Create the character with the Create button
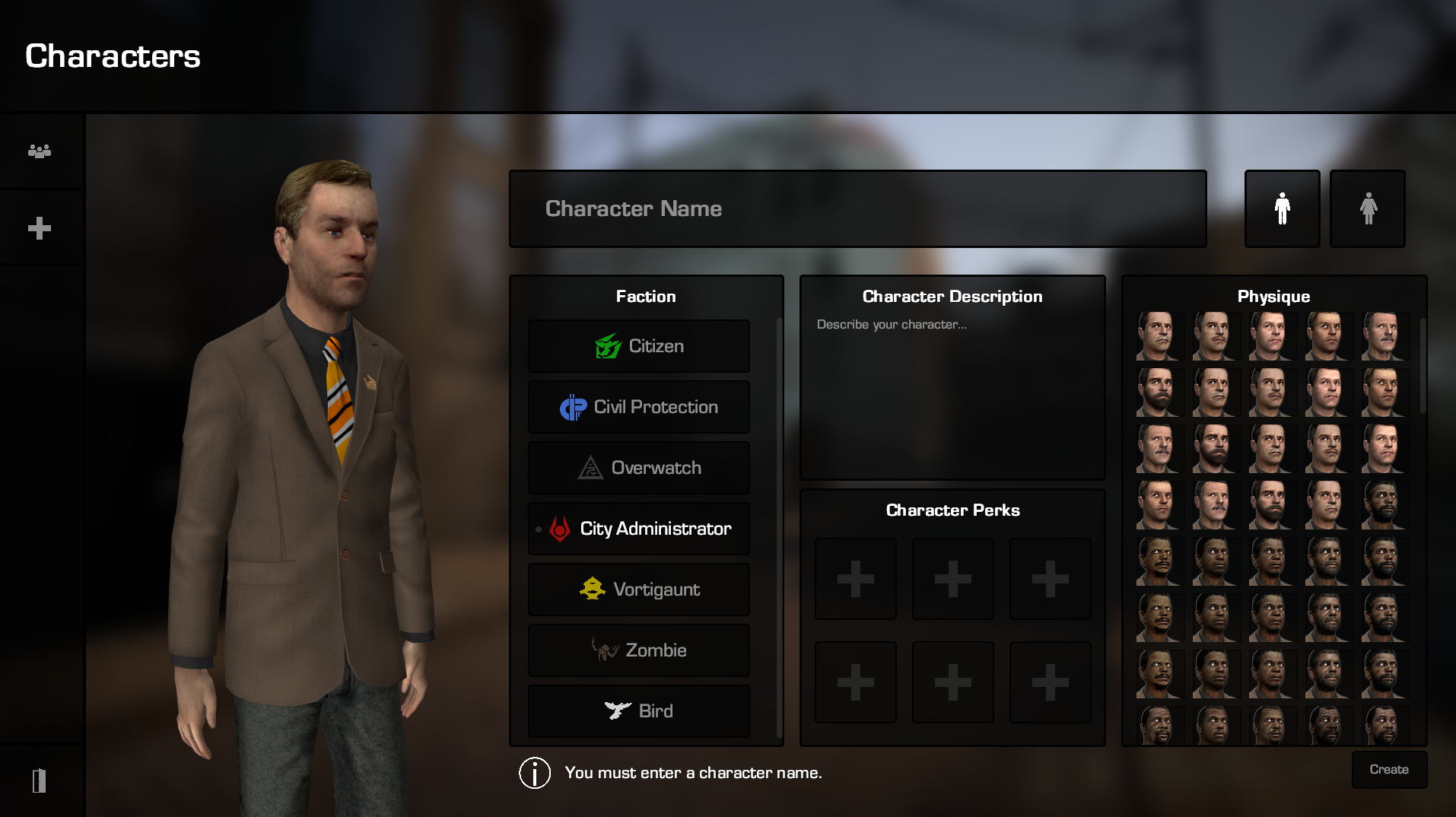This screenshot has height=817, width=1456. click(x=1388, y=770)
